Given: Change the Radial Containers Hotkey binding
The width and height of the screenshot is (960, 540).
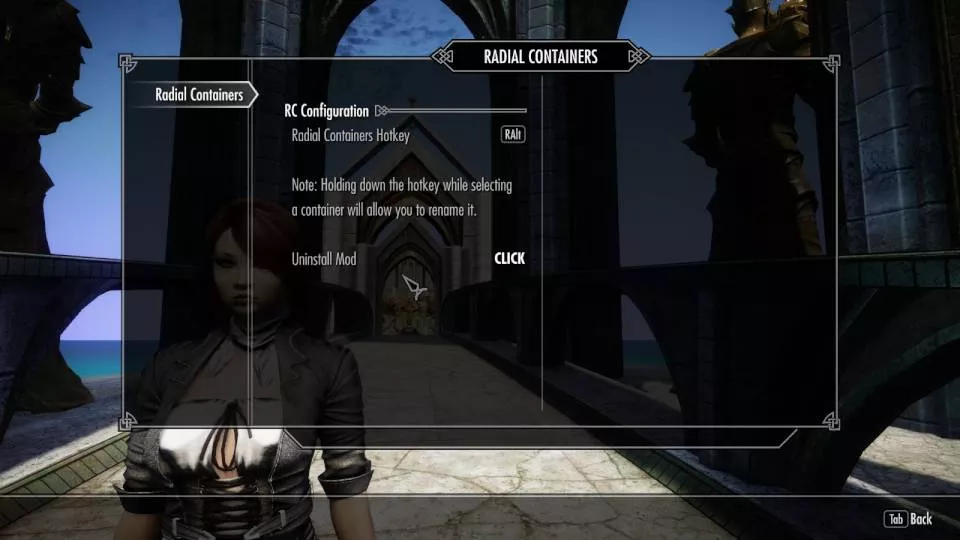Looking at the screenshot, I should pos(512,135).
